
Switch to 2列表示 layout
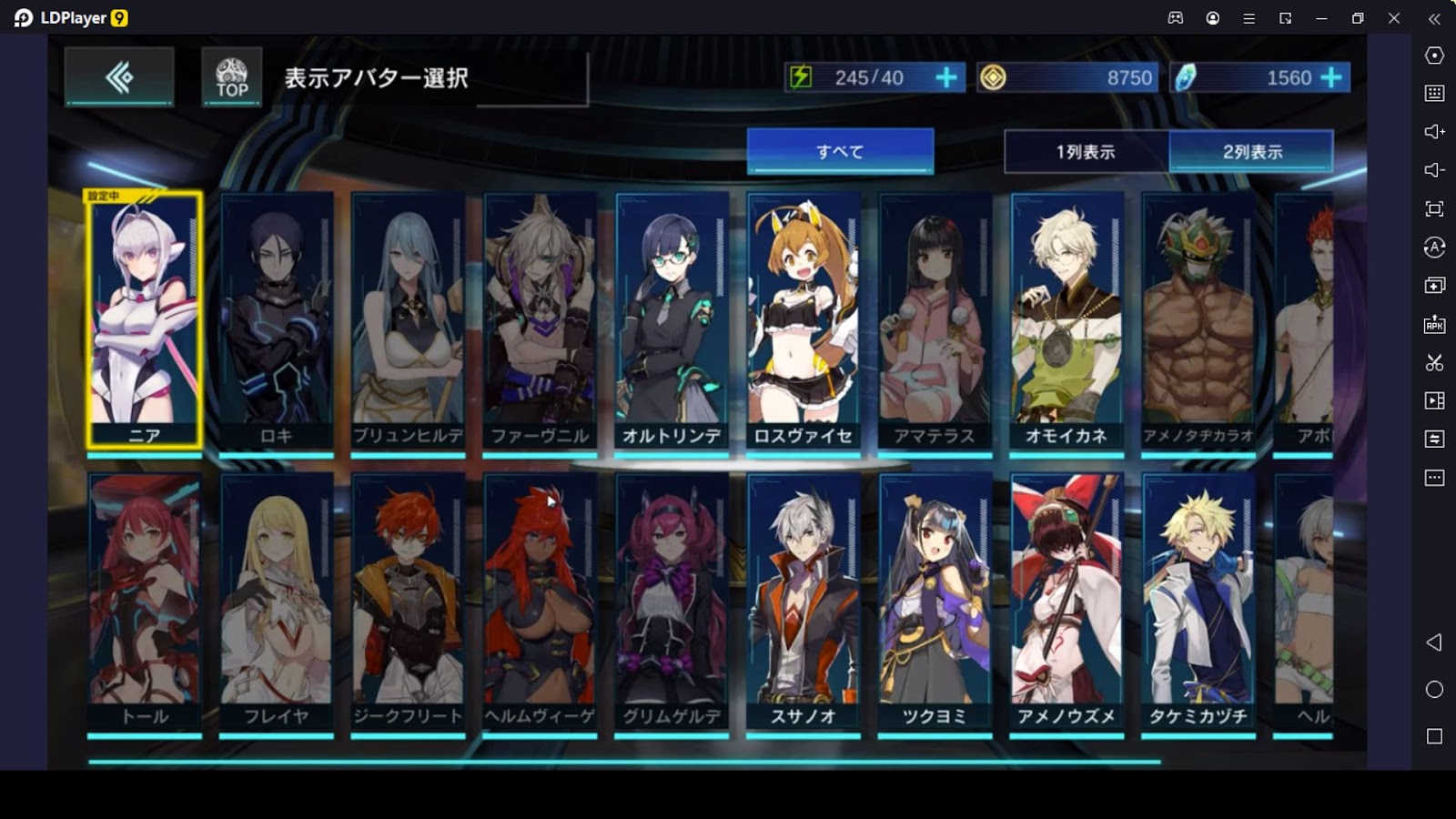(1251, 151)
